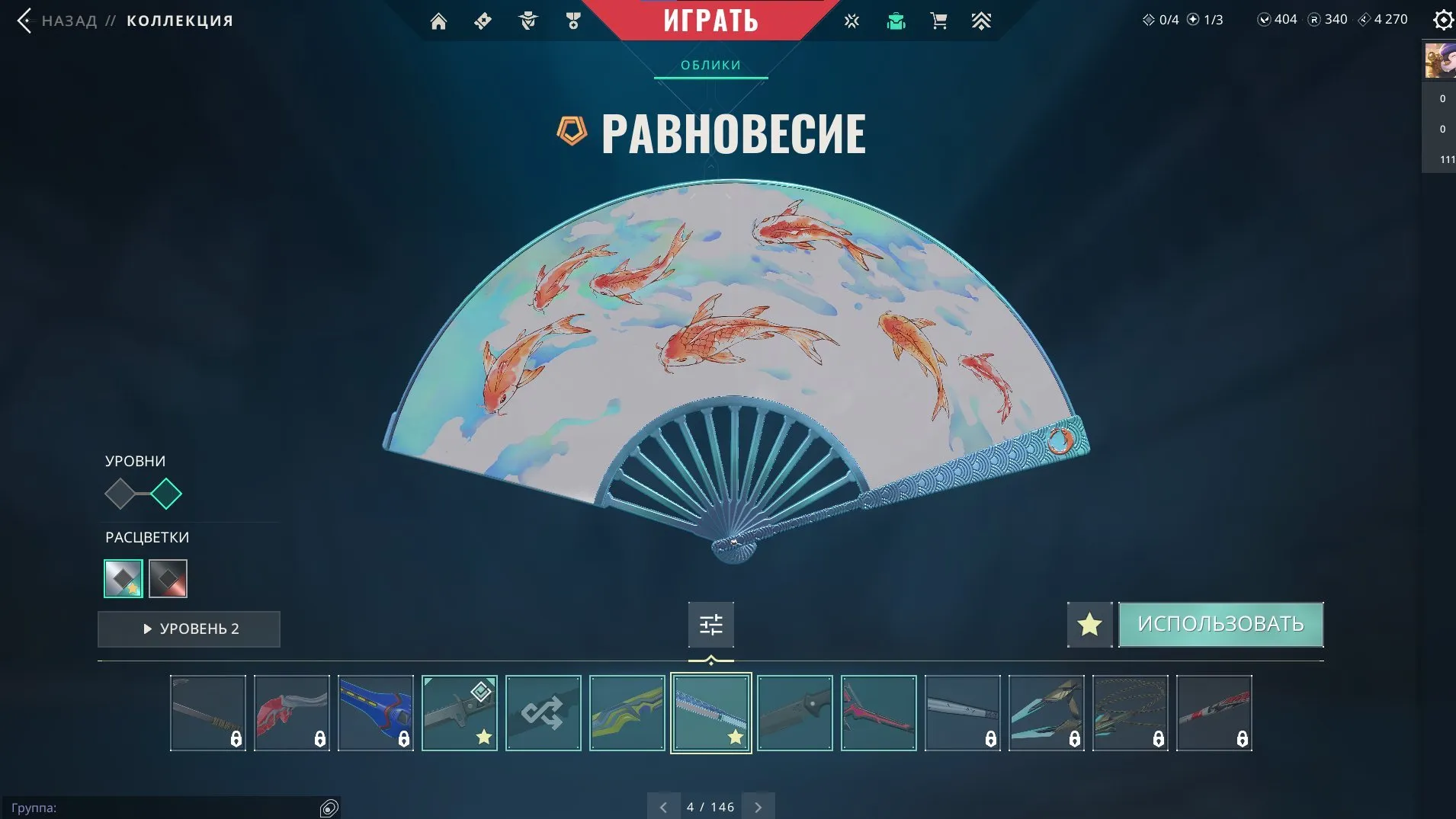This screenshot has width=1456, height=819.
Task: Open the Store shopping cart icon
Action: pos(940,21)
